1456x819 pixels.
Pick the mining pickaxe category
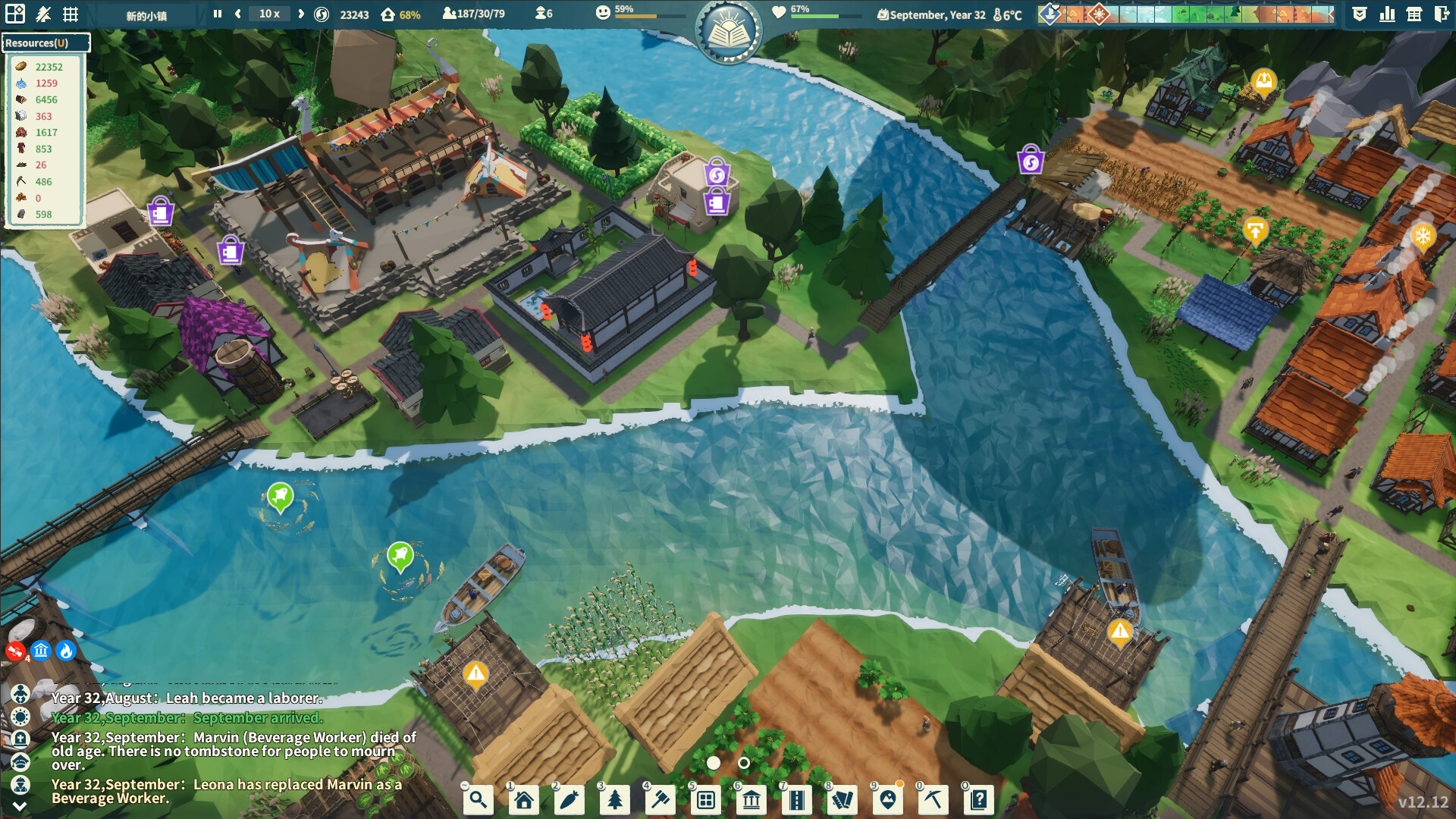[934, 799]
